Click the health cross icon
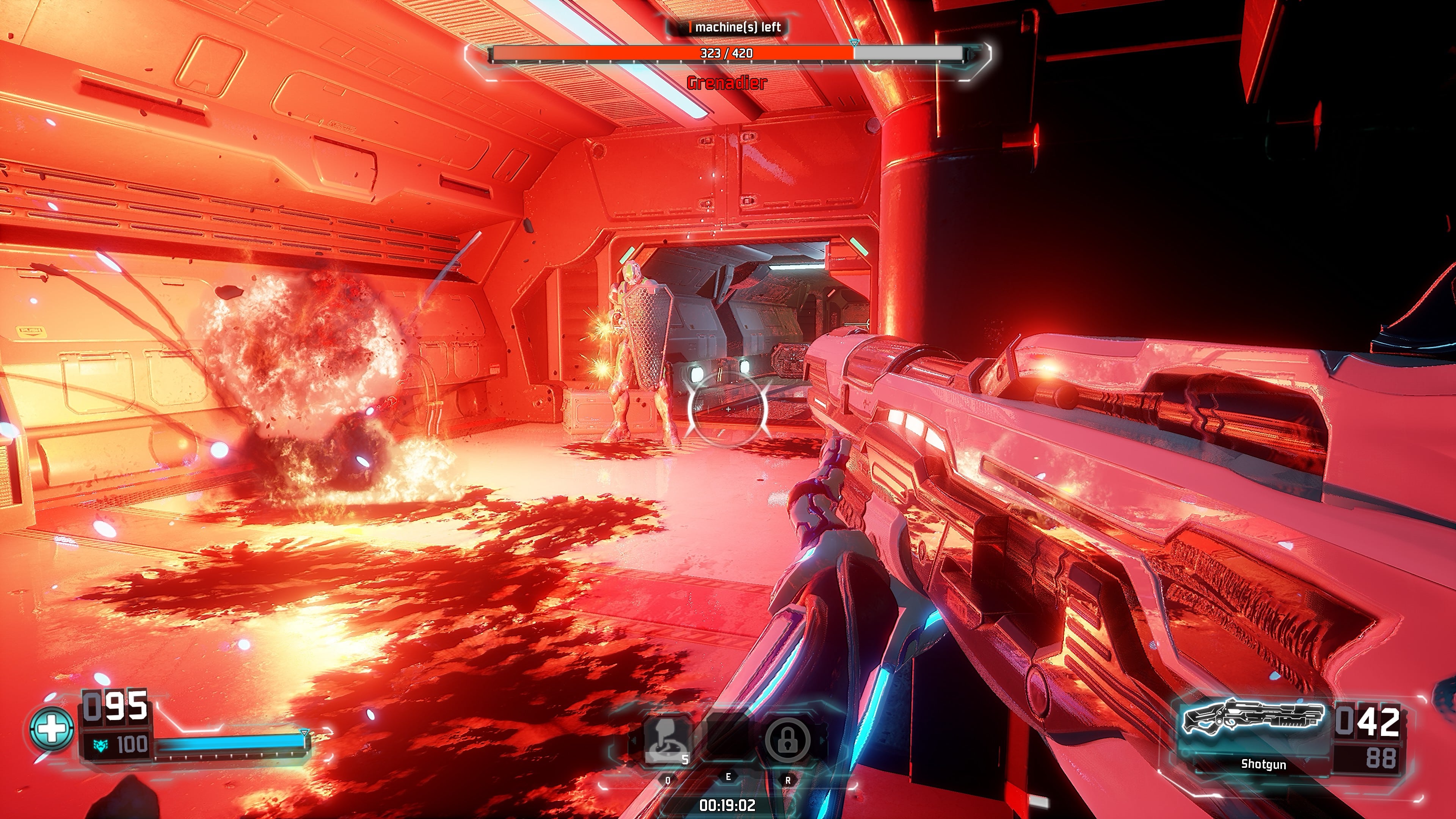Viewport: 1456px width, 819px height. click(52, 728)
